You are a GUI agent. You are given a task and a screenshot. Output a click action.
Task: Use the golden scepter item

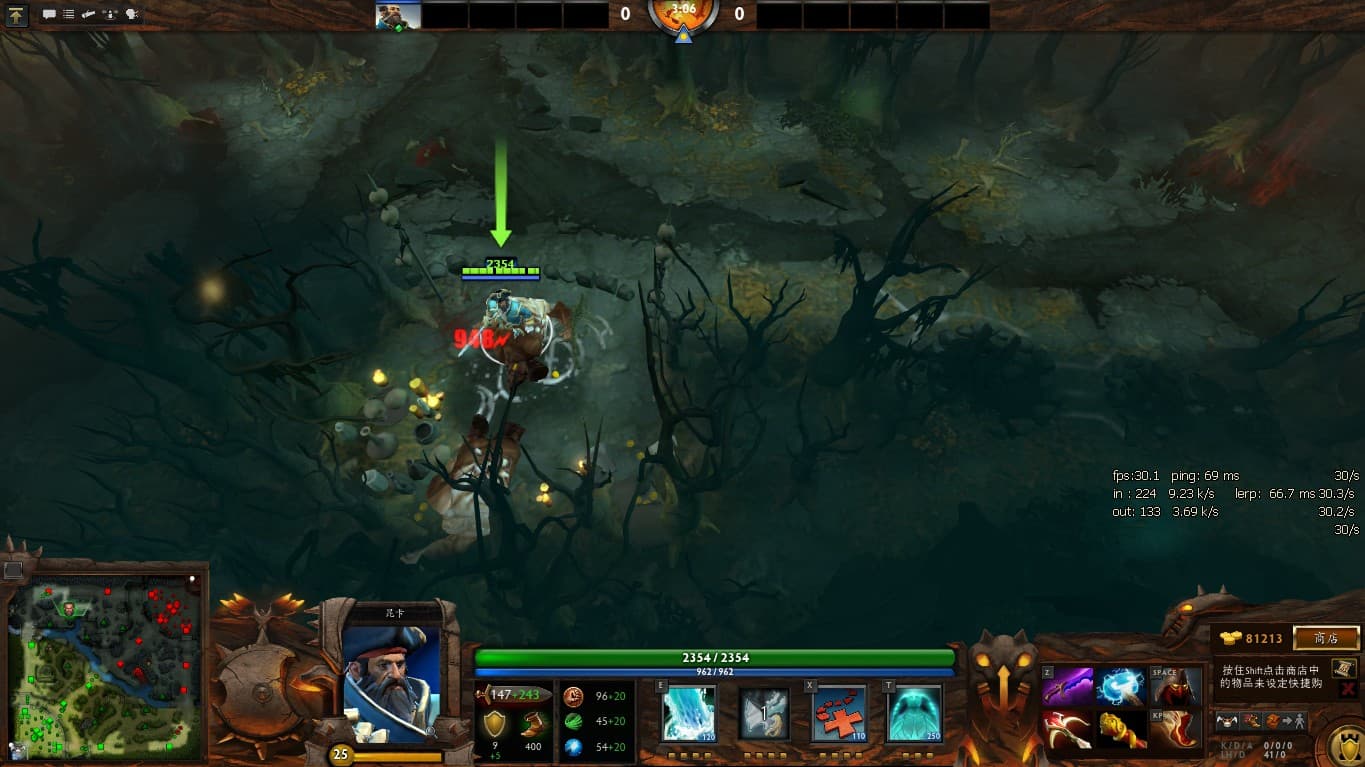point(1121,729)
